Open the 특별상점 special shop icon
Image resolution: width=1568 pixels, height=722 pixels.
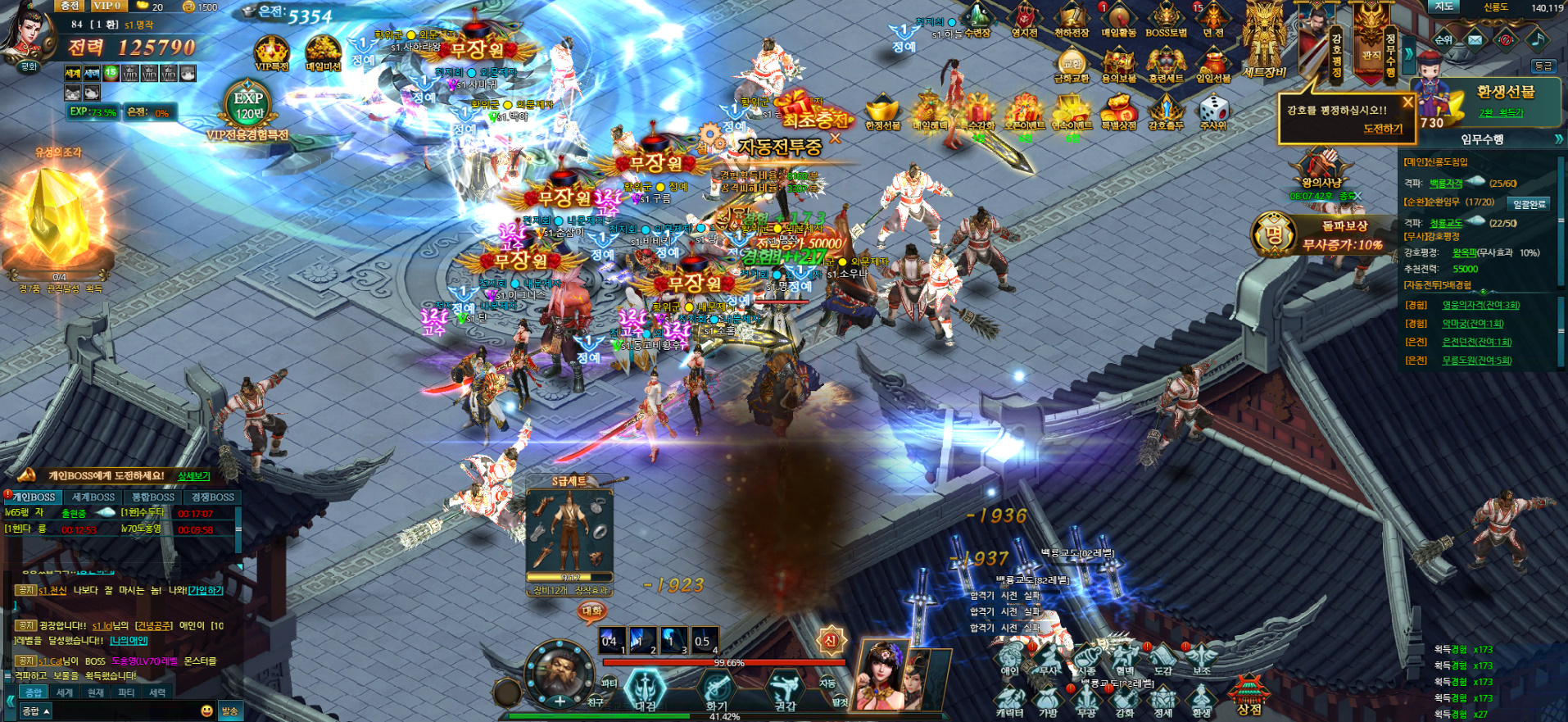[1119, 112]
